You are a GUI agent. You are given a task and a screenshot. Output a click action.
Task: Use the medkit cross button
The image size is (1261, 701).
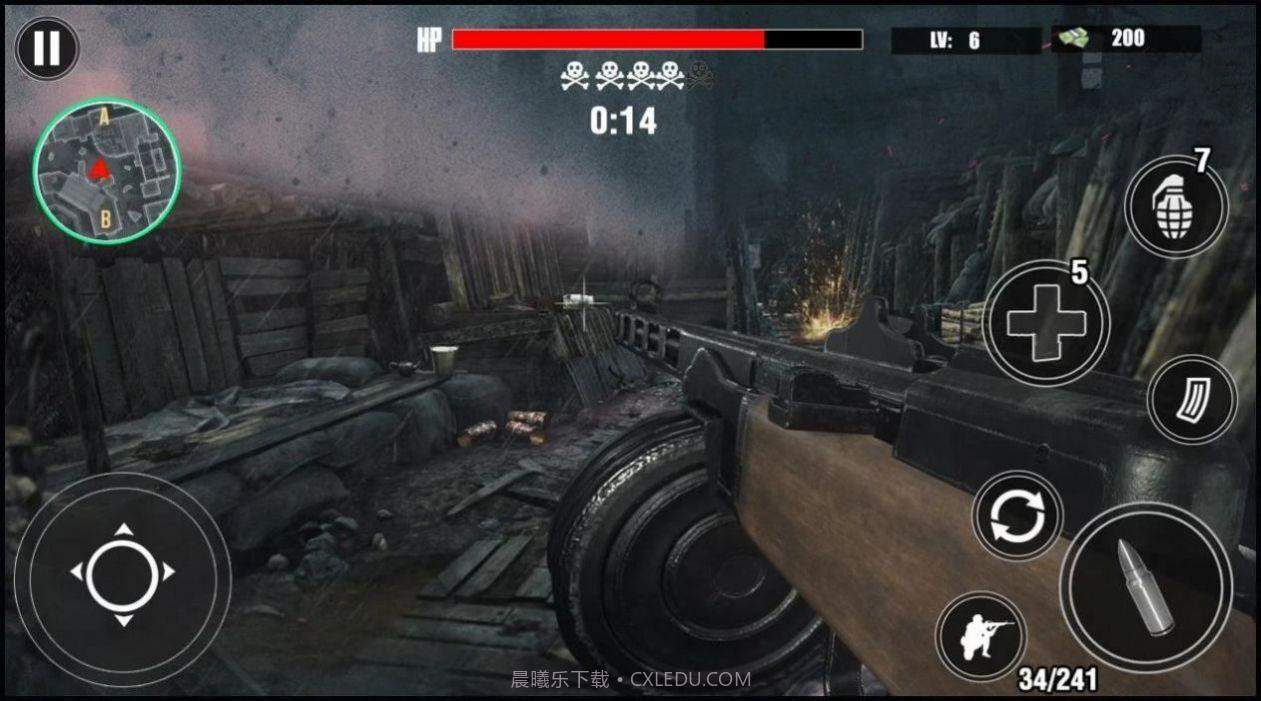click(x=1046, y=323)
